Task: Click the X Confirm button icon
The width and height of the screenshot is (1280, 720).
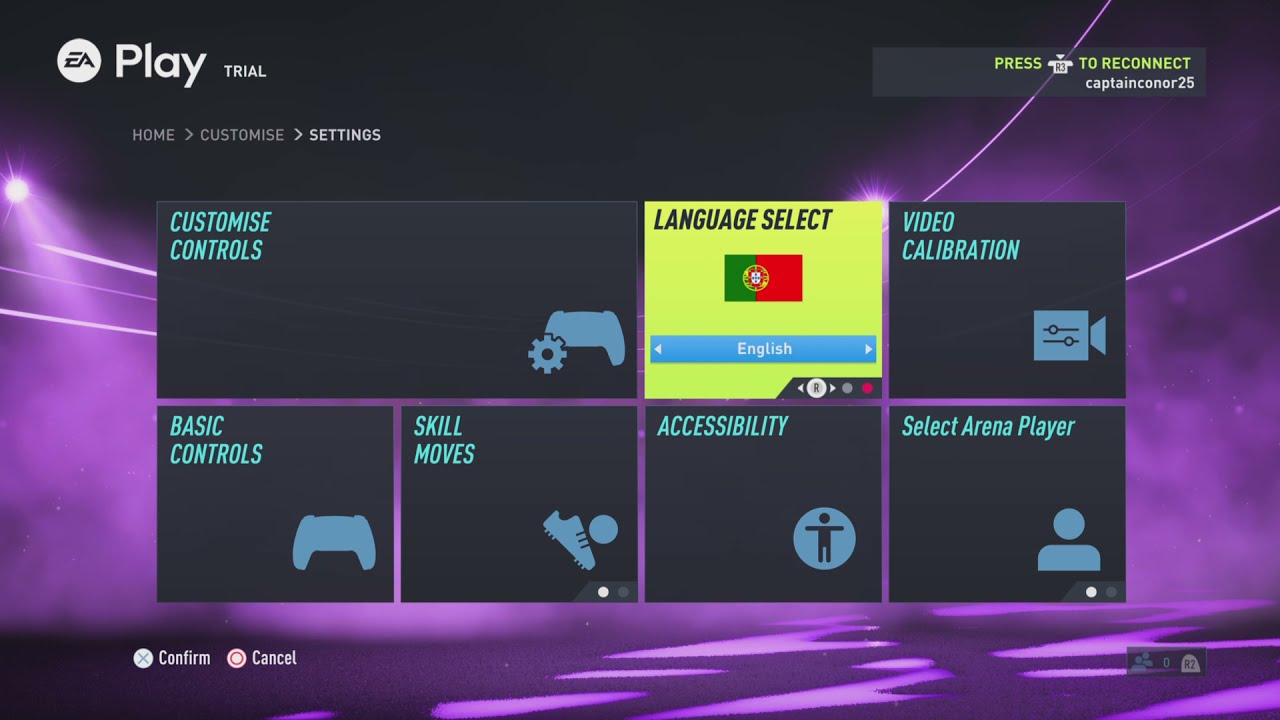Action: (143, 658)
